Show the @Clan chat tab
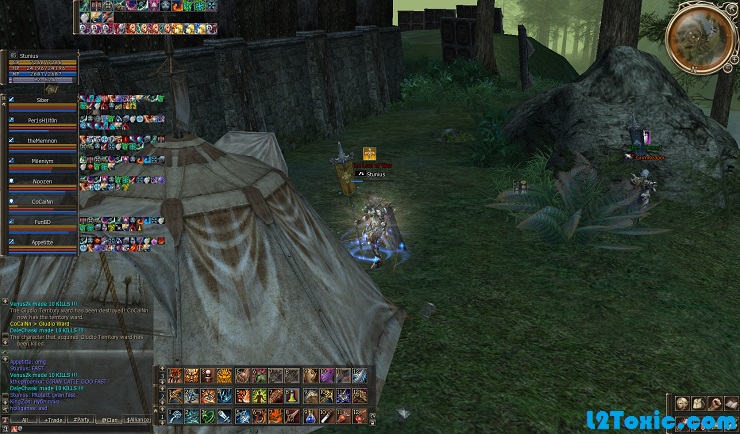This screenshot has width=740, height=434. 110,420
